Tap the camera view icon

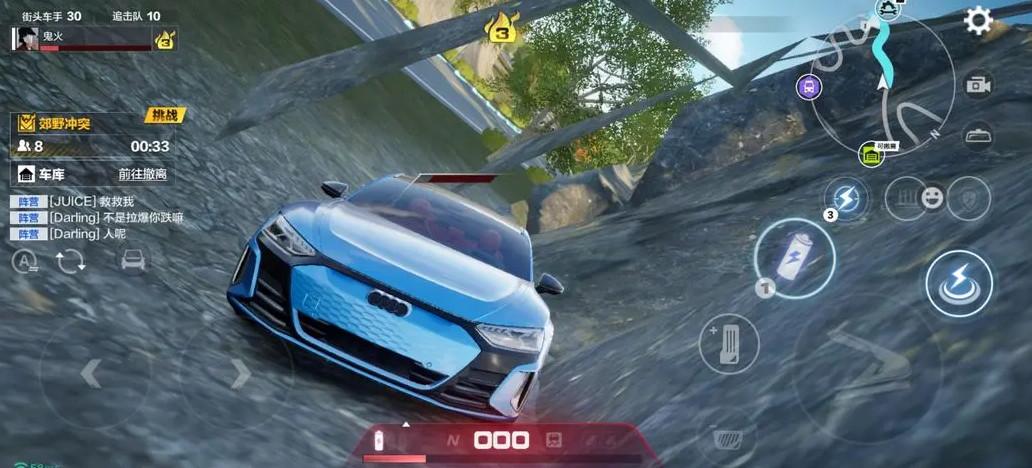[978, 85]
